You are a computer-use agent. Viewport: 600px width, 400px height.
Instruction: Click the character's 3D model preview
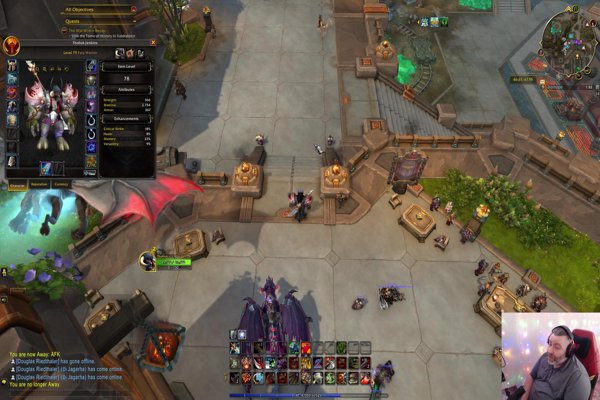click(x=48, y=110)
